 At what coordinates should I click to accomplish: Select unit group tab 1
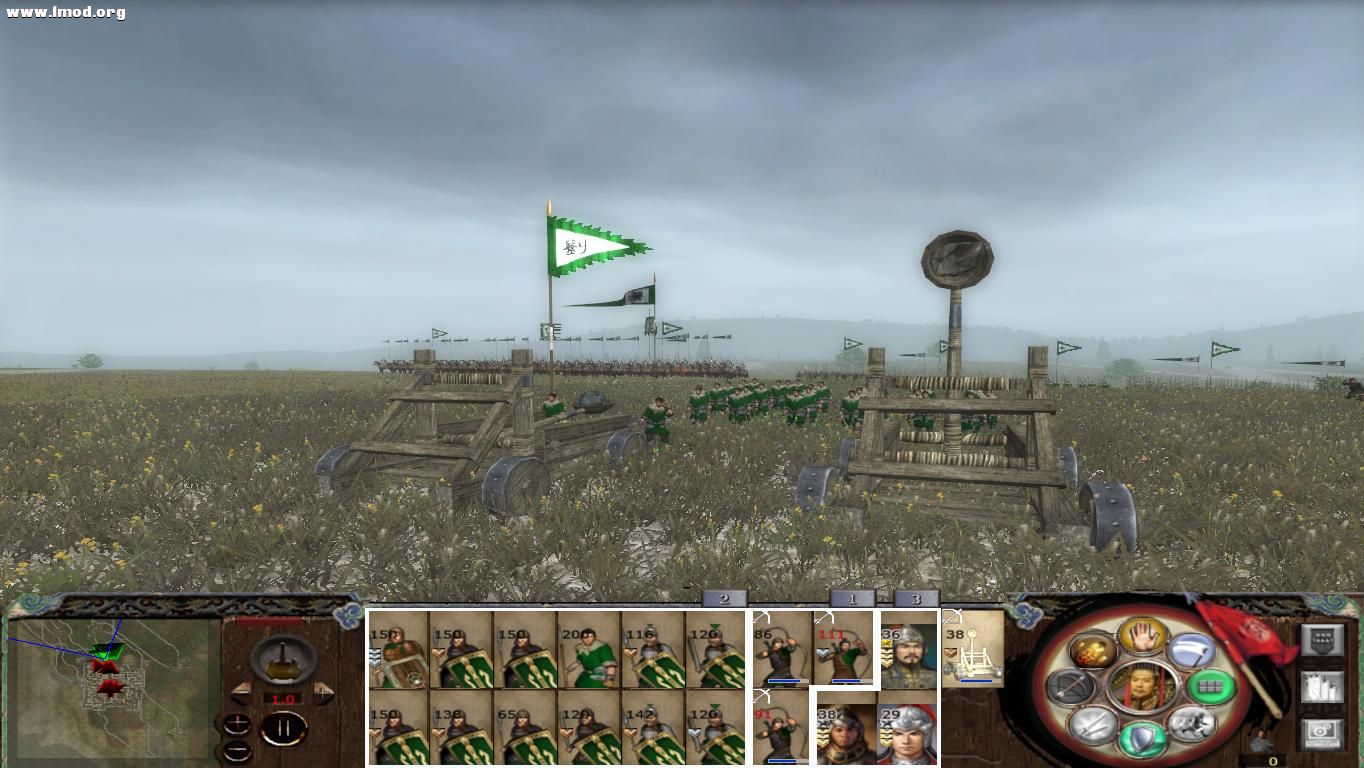point(851,600)
